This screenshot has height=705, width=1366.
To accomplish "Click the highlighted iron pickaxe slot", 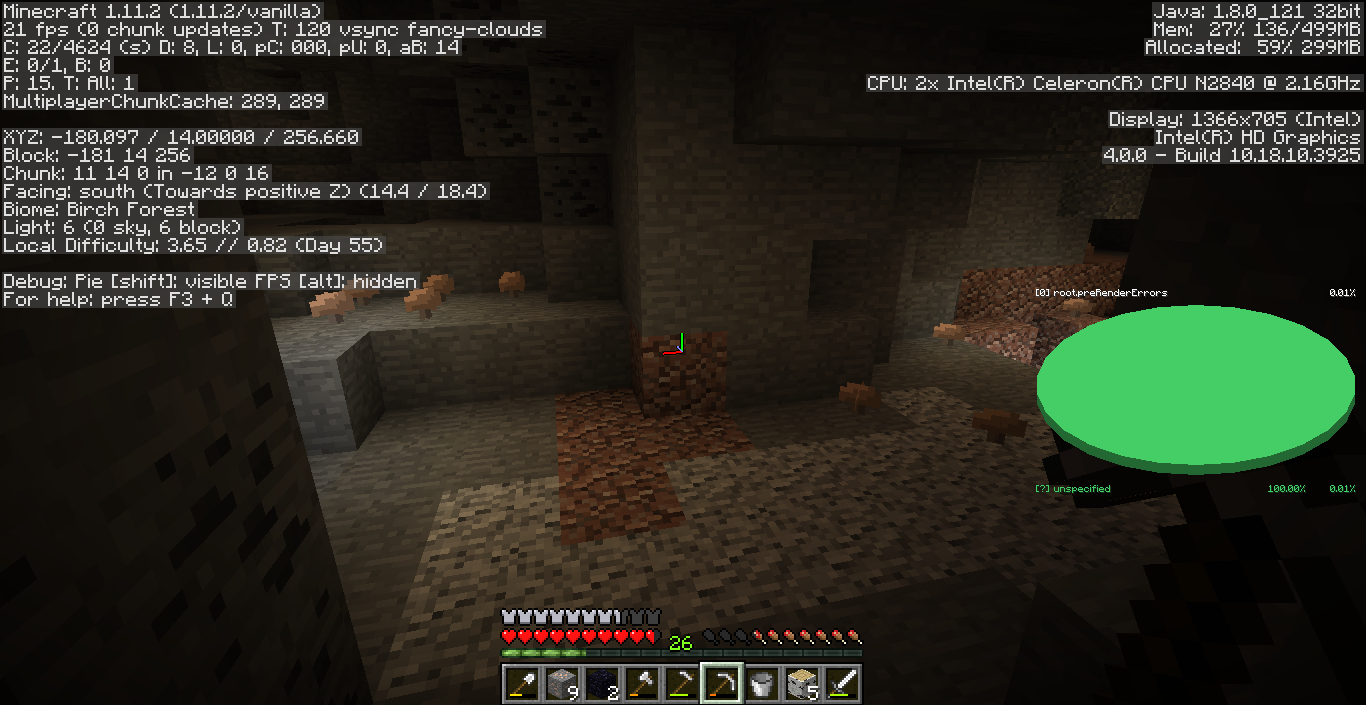I will (x=721, y=684).
